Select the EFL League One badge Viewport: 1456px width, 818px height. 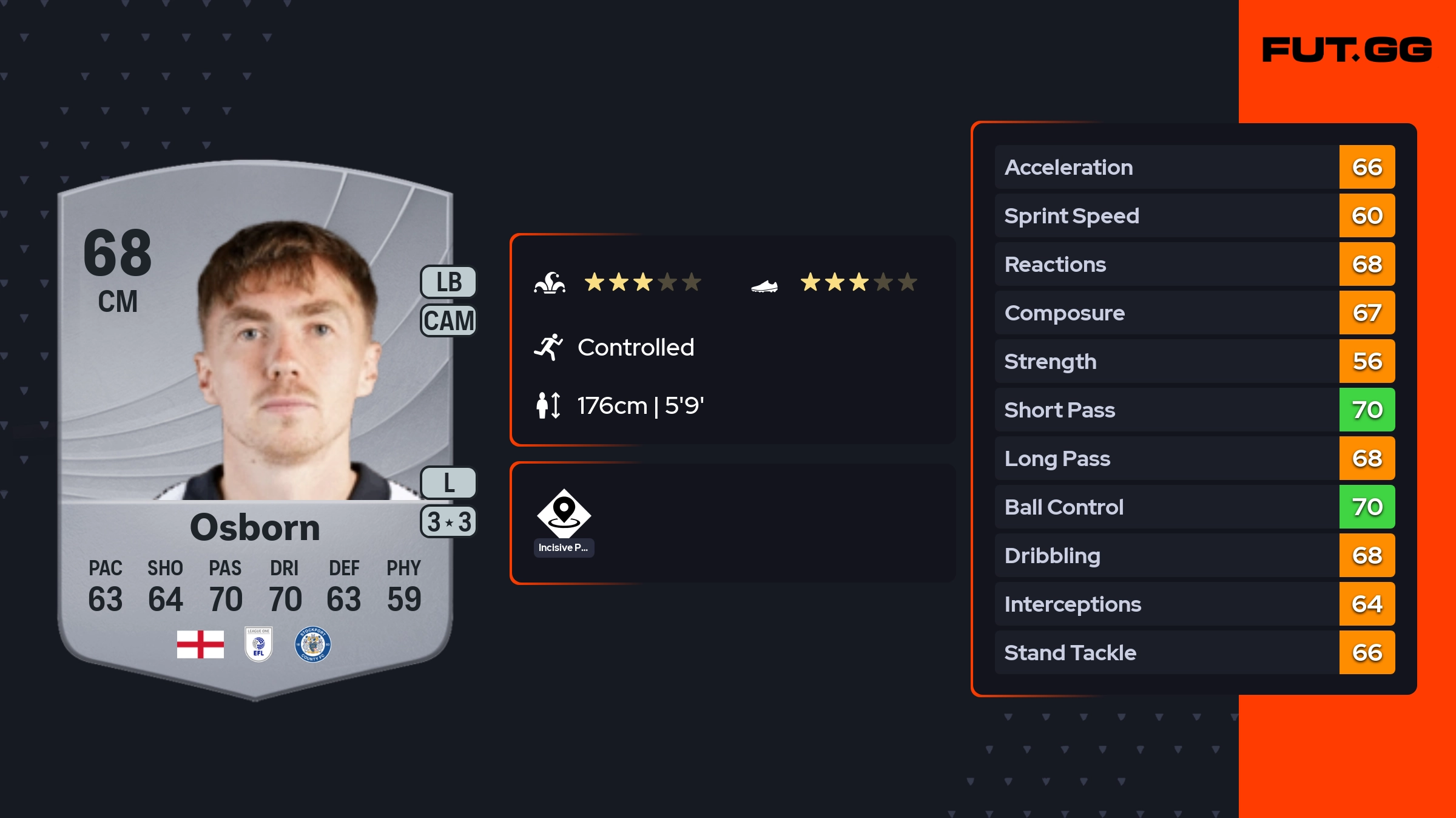258,644
